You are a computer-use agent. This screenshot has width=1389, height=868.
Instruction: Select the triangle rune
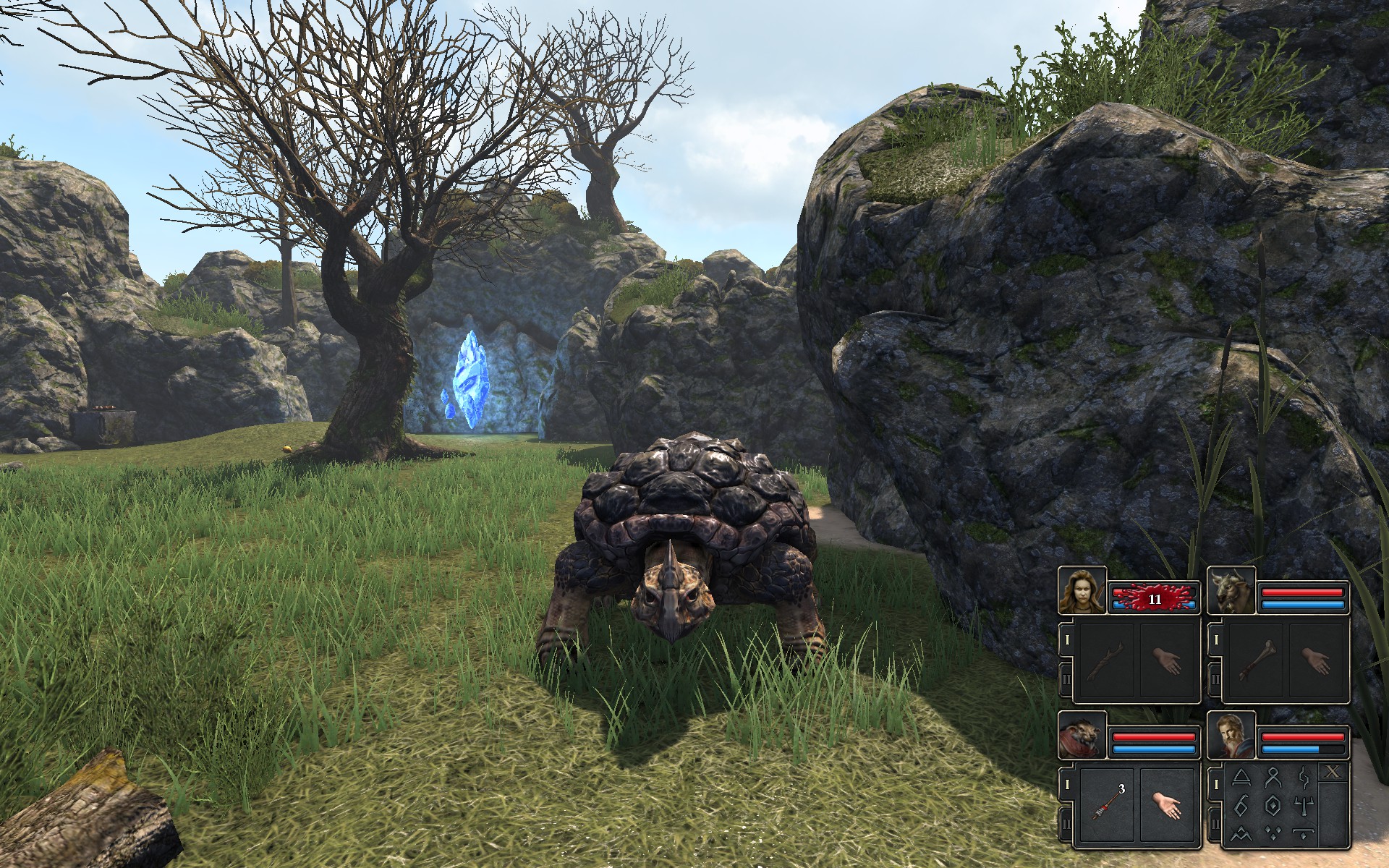1241,778
